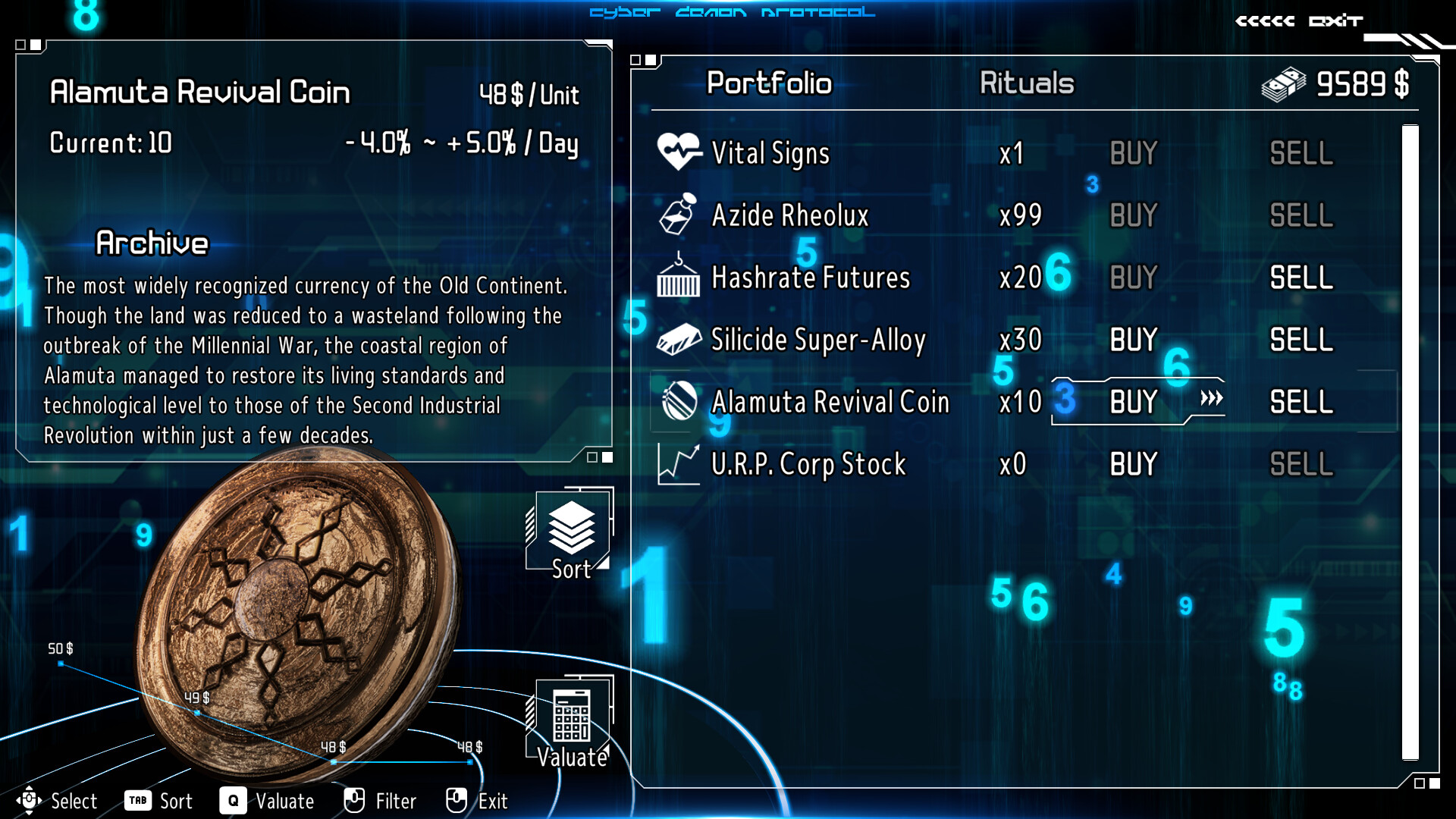
Task: Open the Sort options via its corner triangle
Action: coord(602,563)
